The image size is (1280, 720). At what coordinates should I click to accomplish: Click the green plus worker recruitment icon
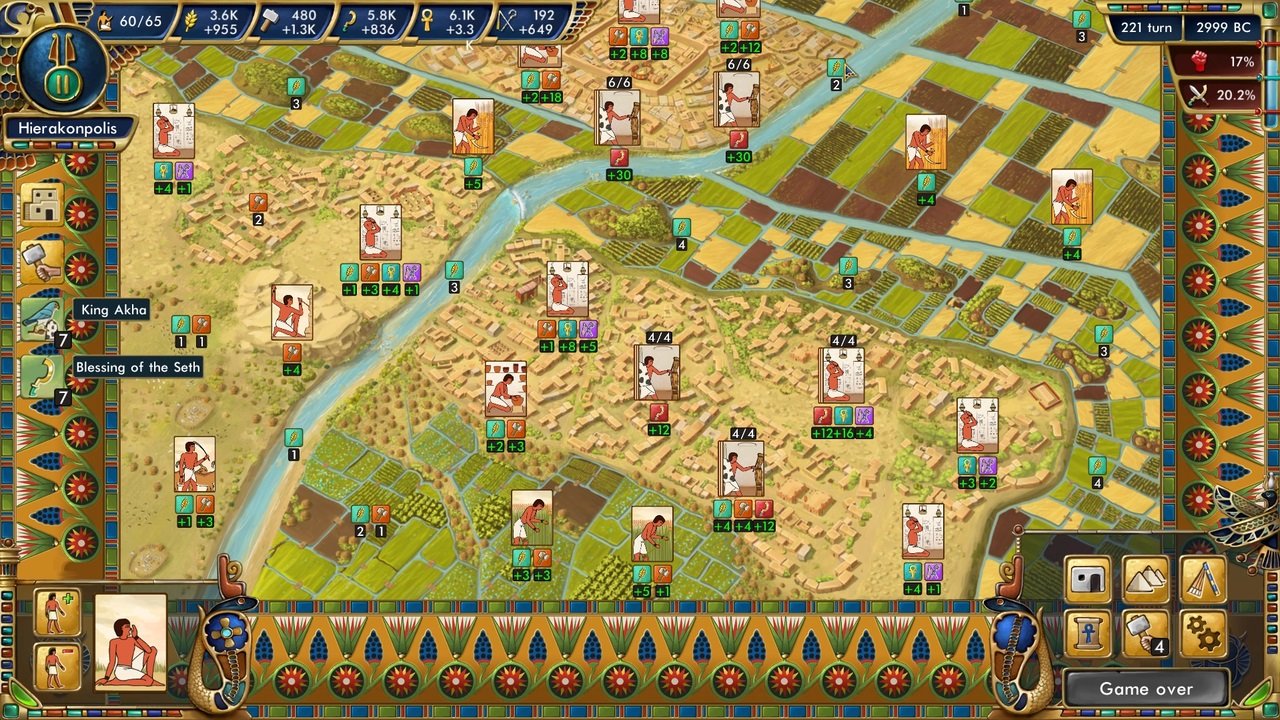[x=56, y=613]
